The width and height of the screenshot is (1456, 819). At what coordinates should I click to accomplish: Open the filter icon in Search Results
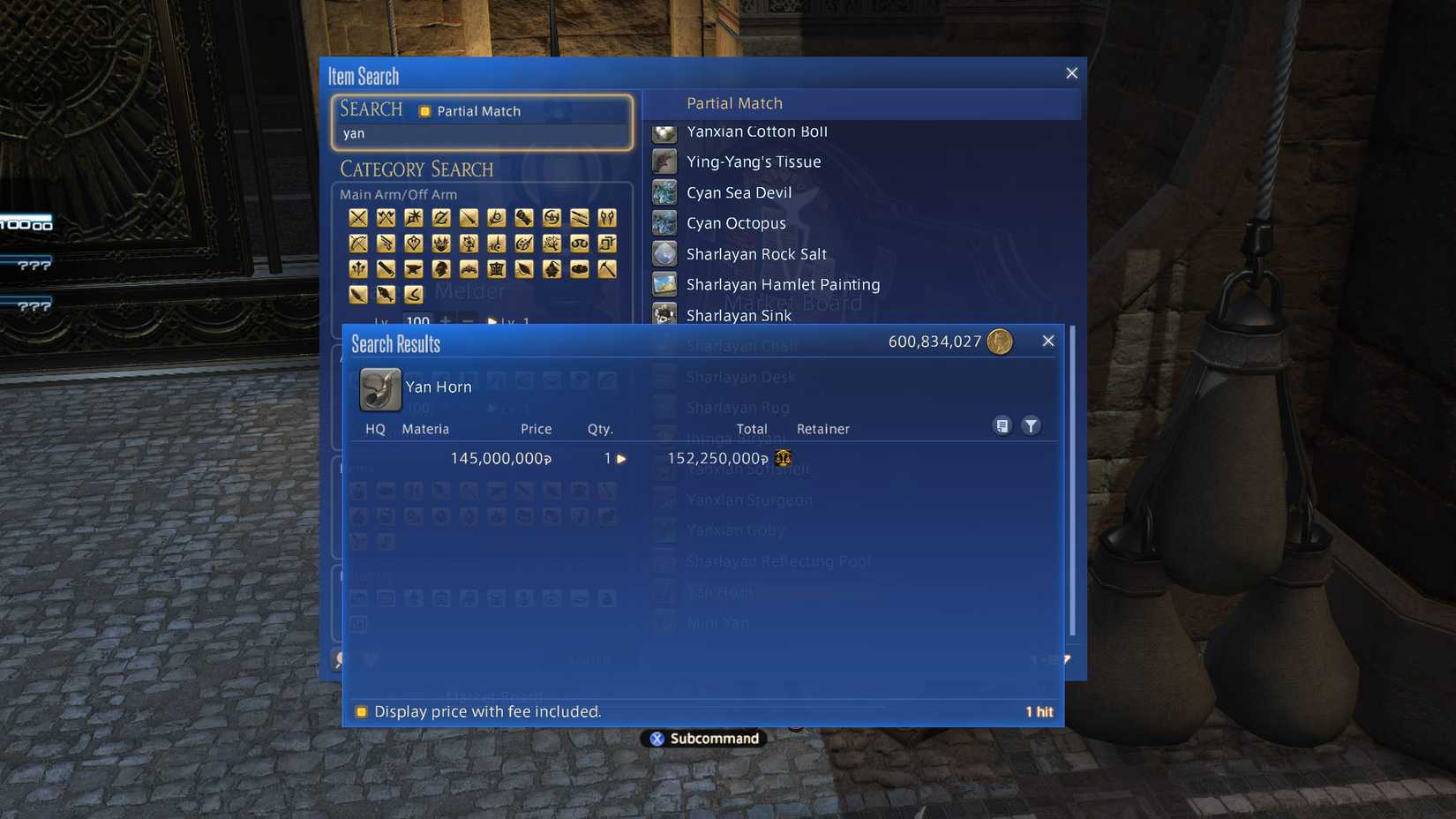pos(1031,425)
